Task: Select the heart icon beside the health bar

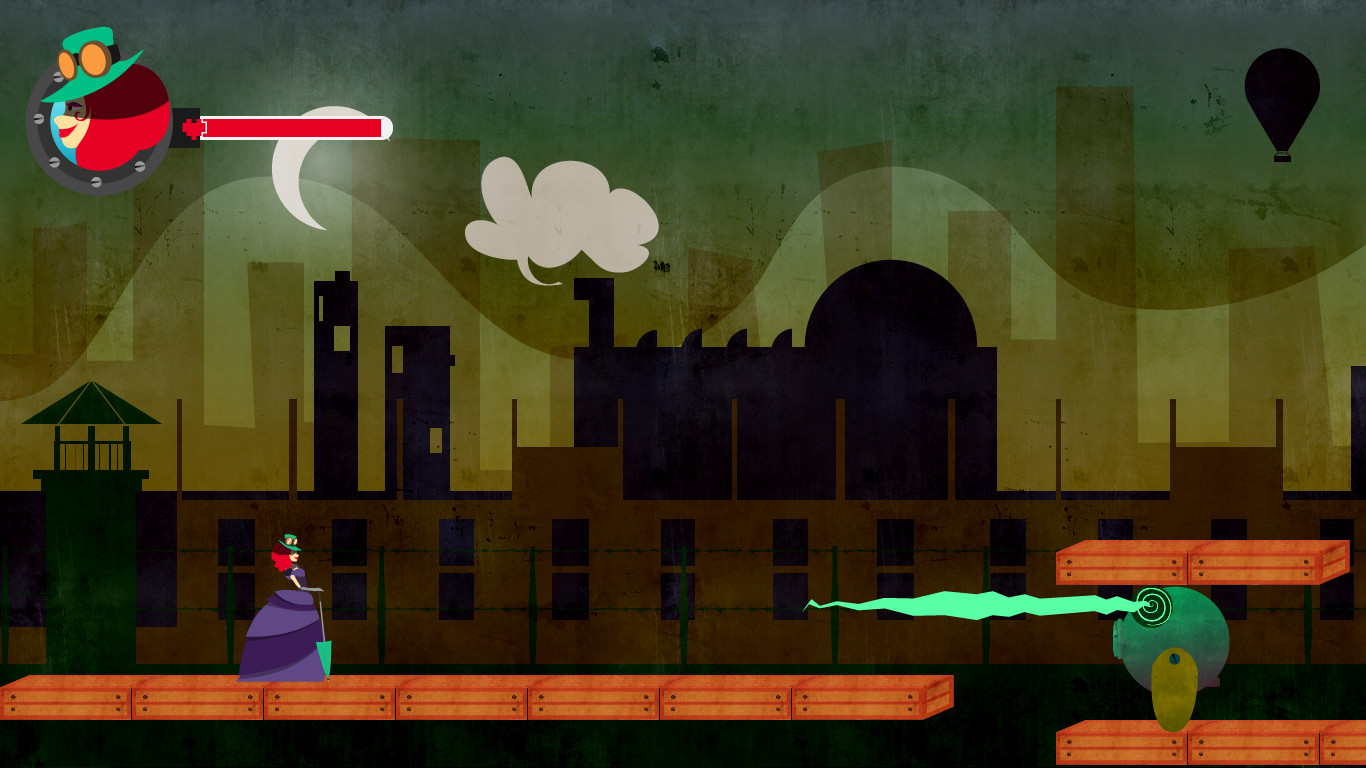Action: [192, 128]
